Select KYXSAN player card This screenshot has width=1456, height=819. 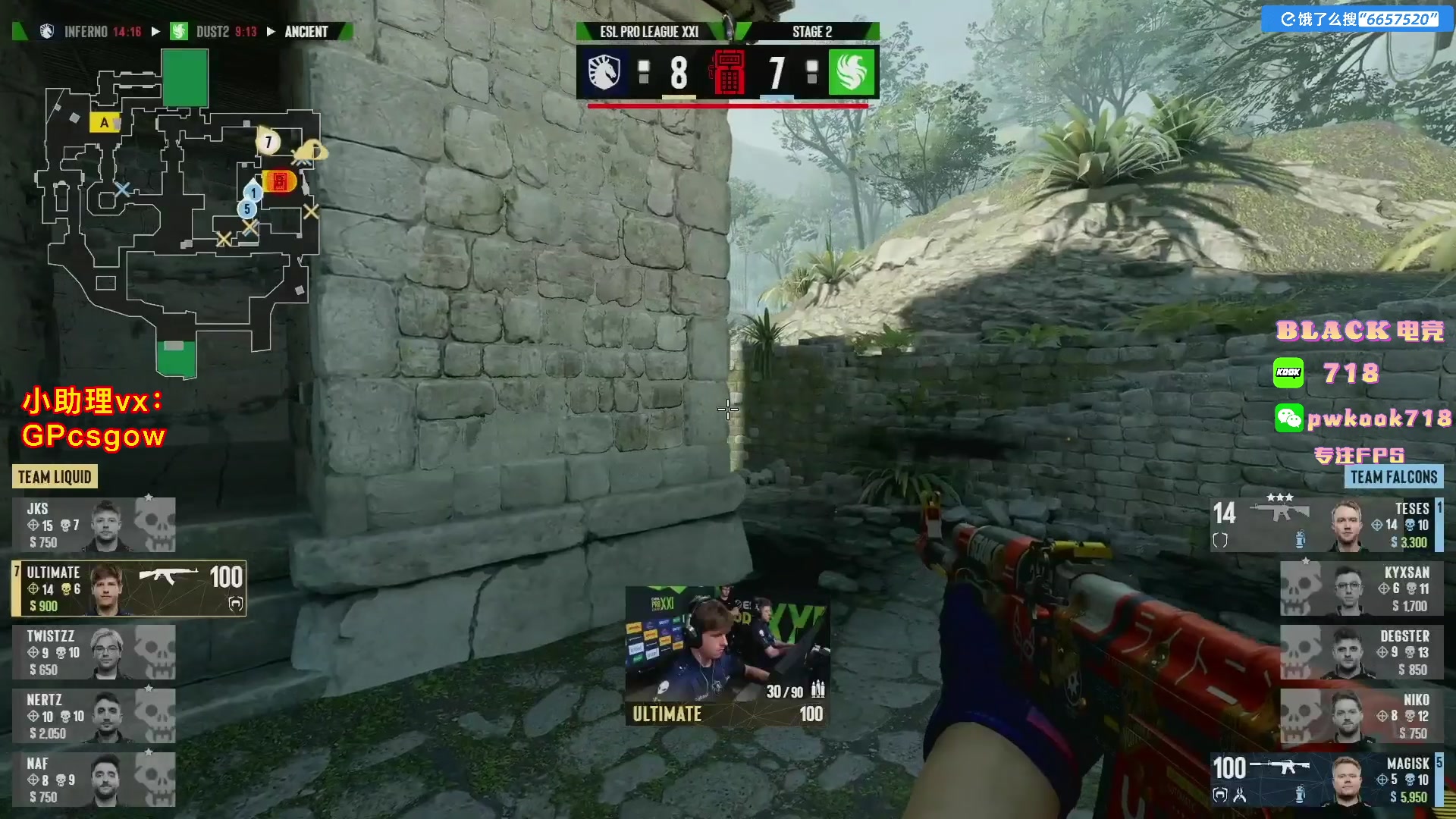coord(1361,588)
